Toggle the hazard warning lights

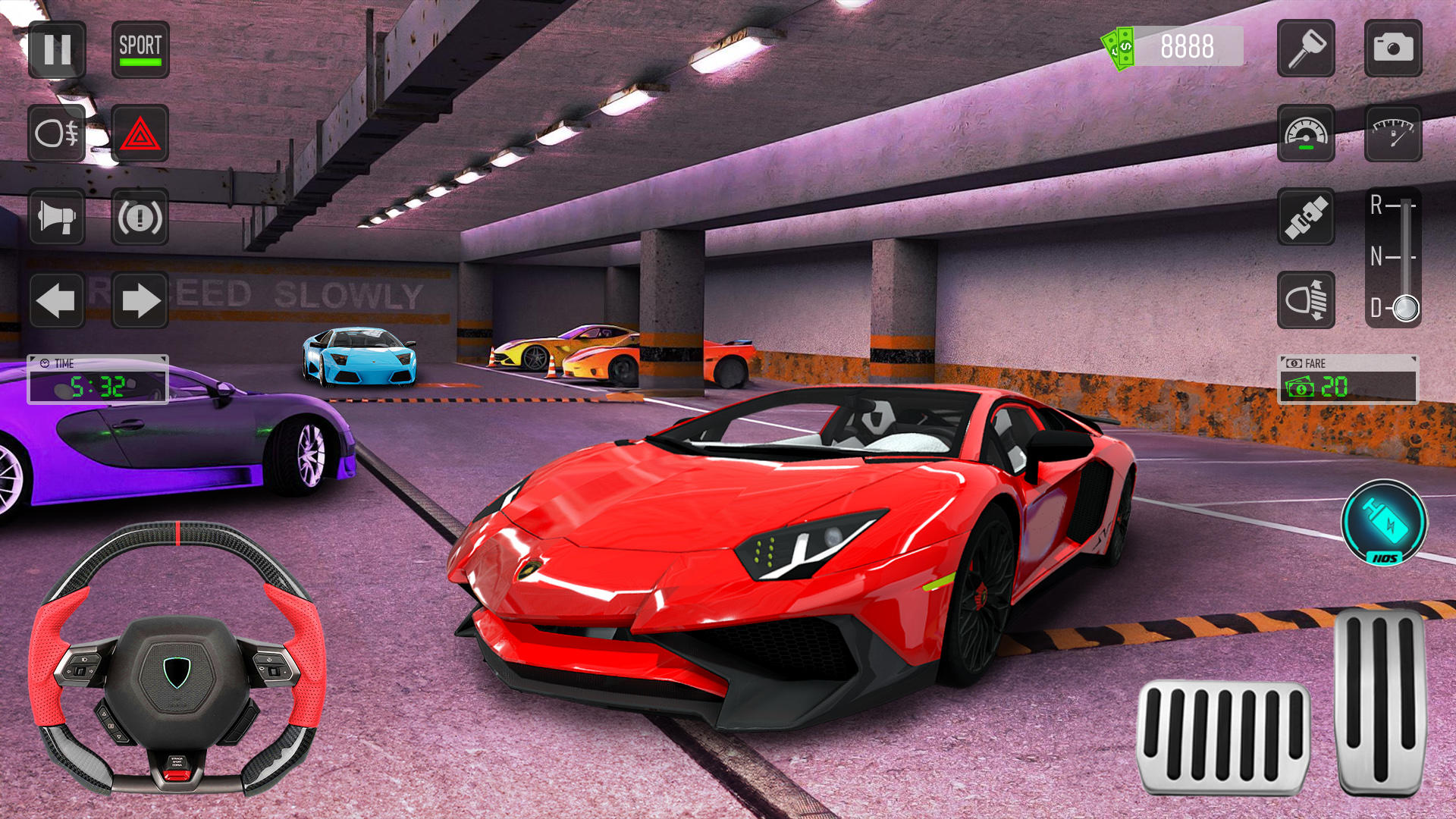[x=141, y=135]
